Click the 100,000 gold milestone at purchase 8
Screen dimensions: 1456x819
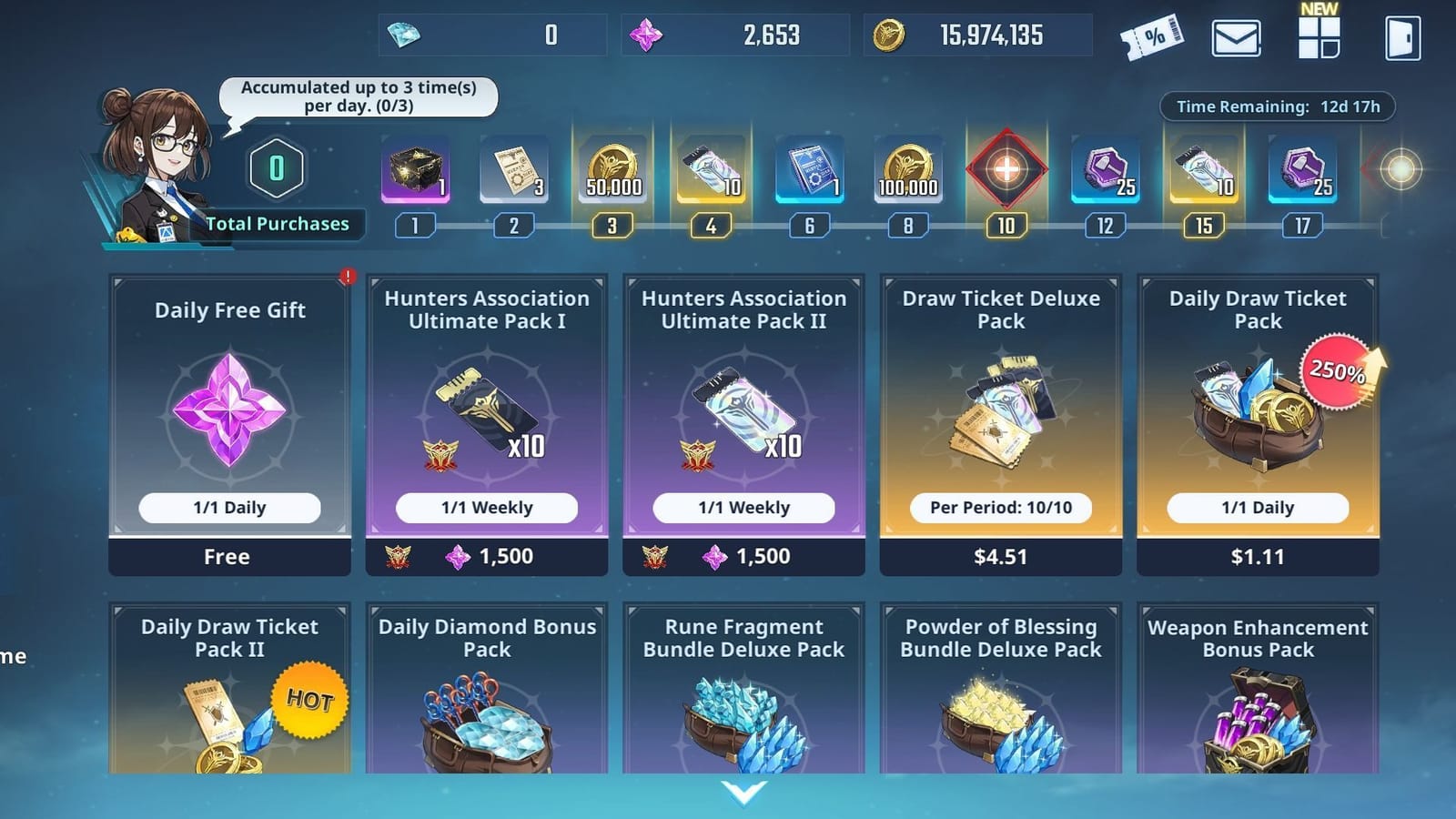click(908, 173)
